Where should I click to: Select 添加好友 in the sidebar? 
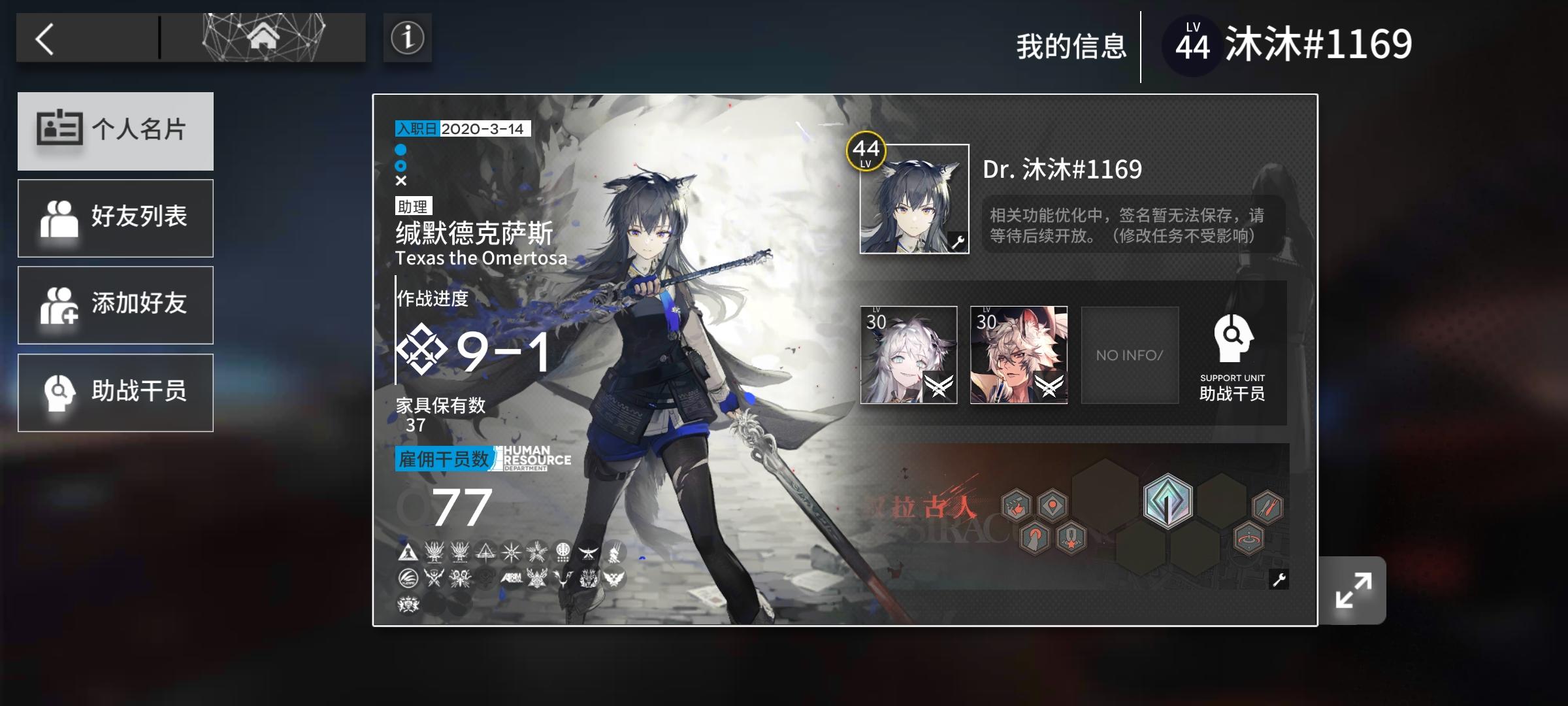(x=116, y=305)
